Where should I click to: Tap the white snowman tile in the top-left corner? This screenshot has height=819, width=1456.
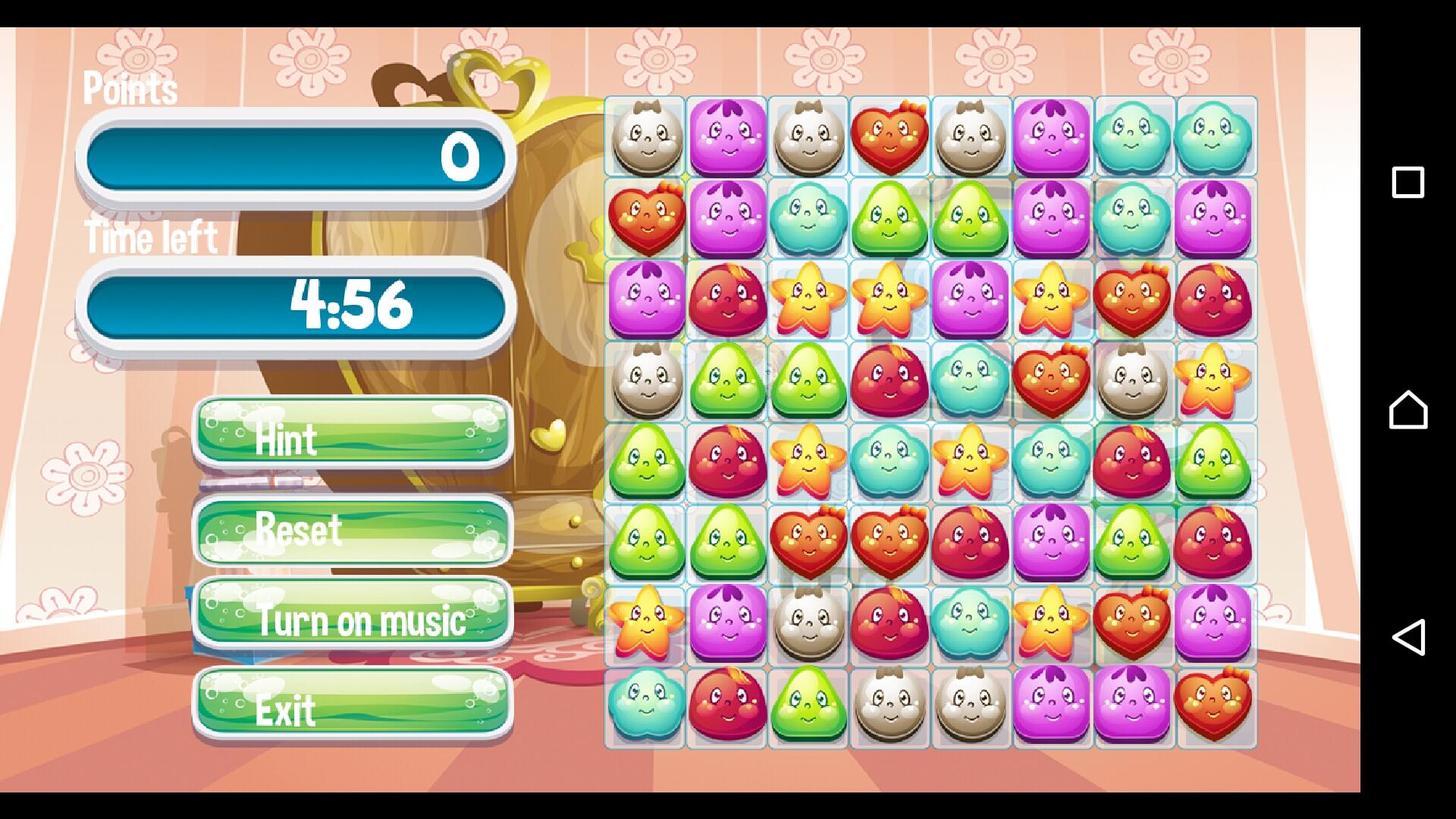646,138
